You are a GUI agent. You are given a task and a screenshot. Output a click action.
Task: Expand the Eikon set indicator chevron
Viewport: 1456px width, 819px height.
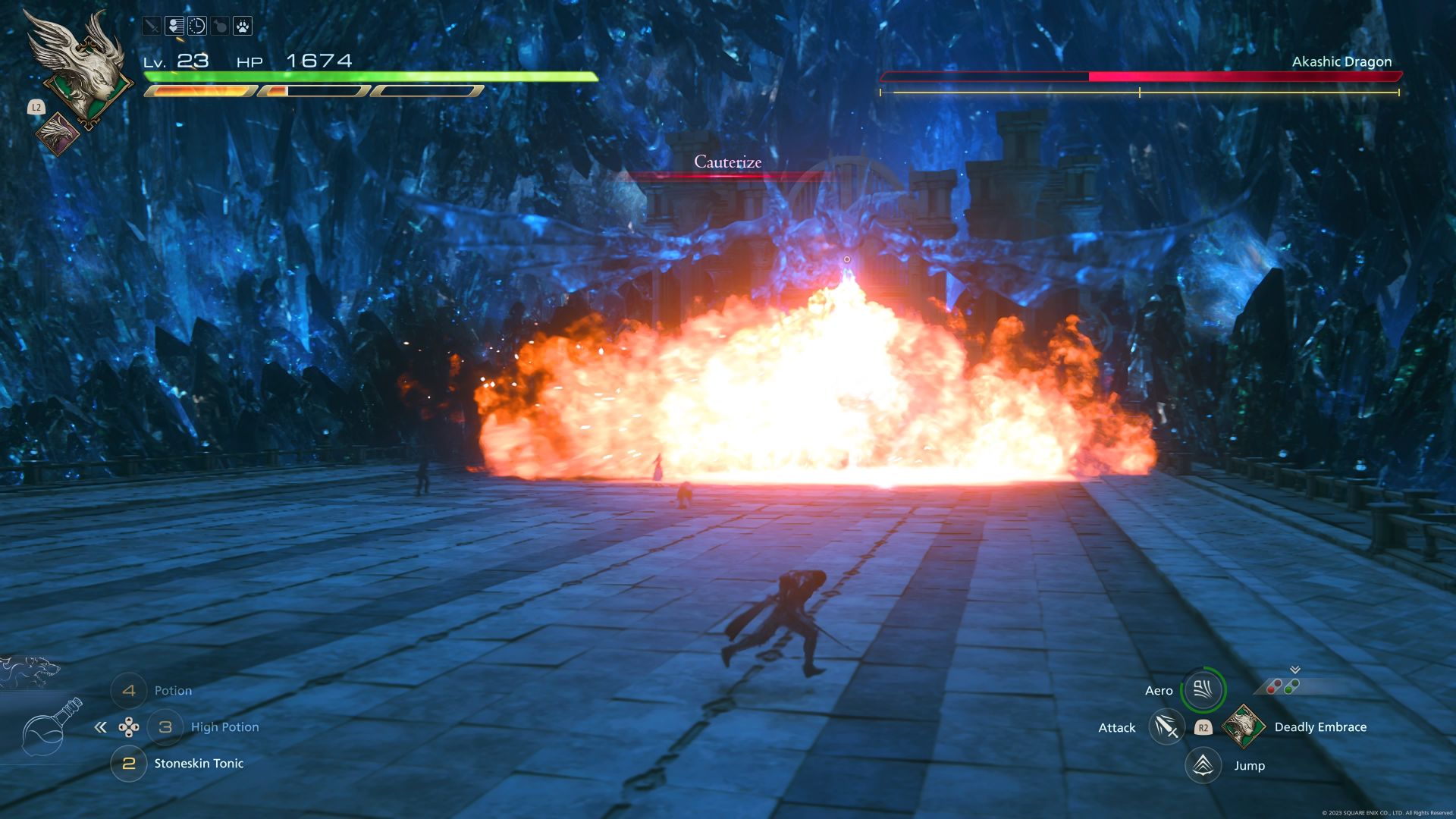(x=1294, y=670)
